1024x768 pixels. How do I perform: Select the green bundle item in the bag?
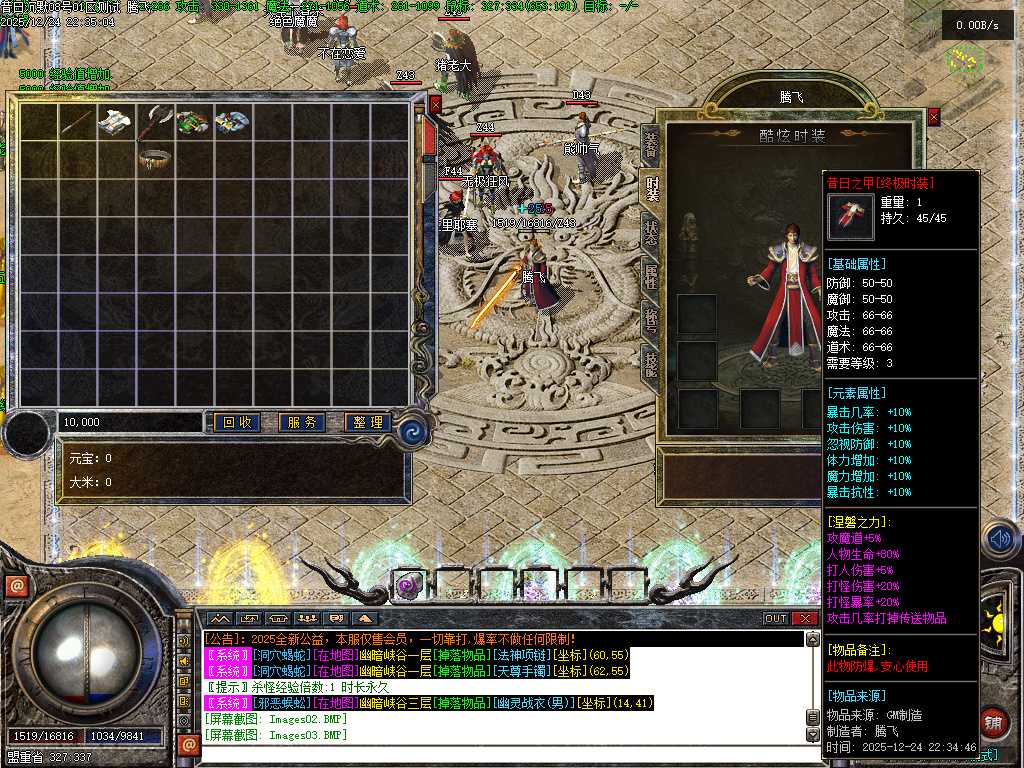(193, 122)
